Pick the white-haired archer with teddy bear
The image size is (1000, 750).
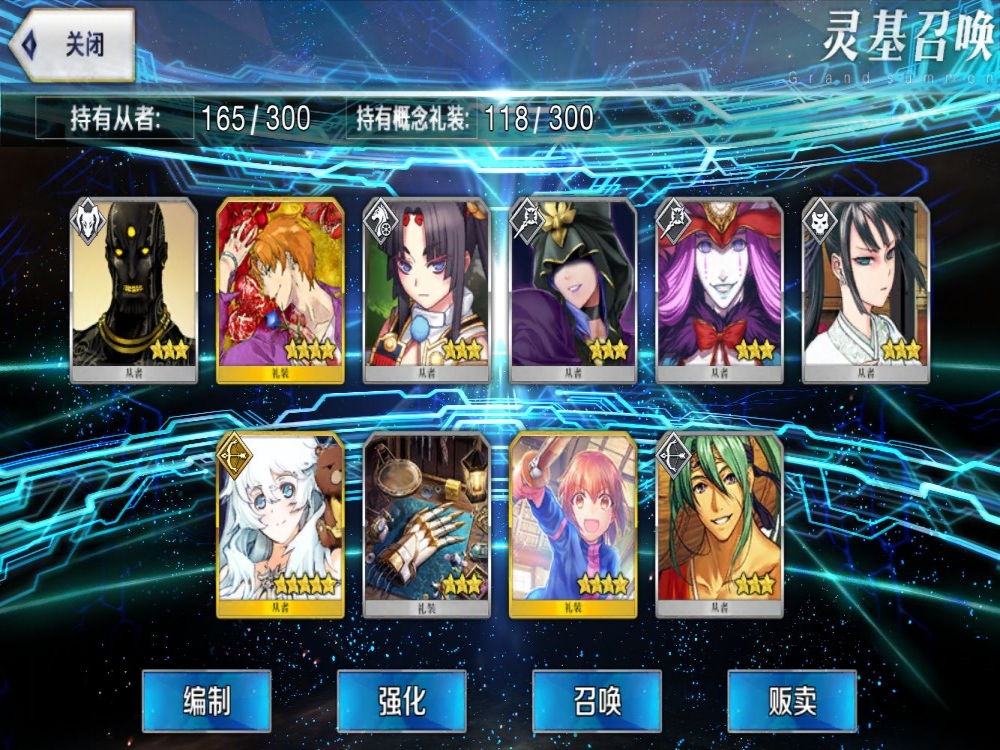[280, 524]
